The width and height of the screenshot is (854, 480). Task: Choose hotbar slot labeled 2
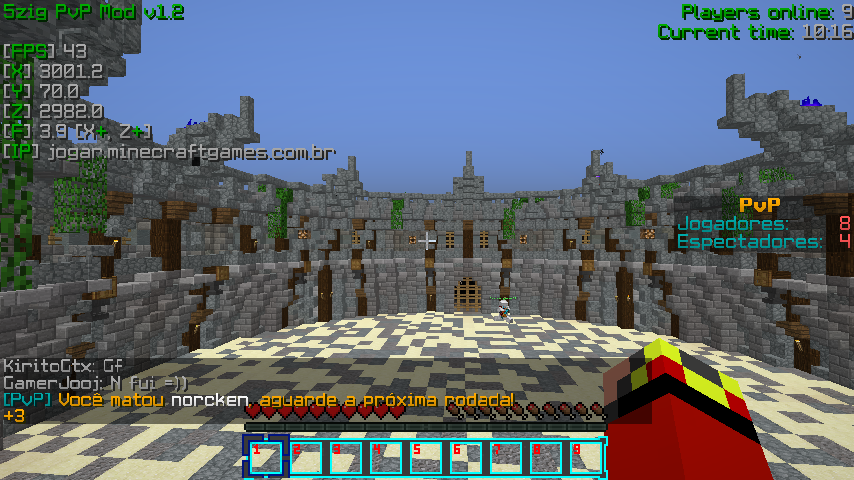pyautogui.click(x=306, y=456)
